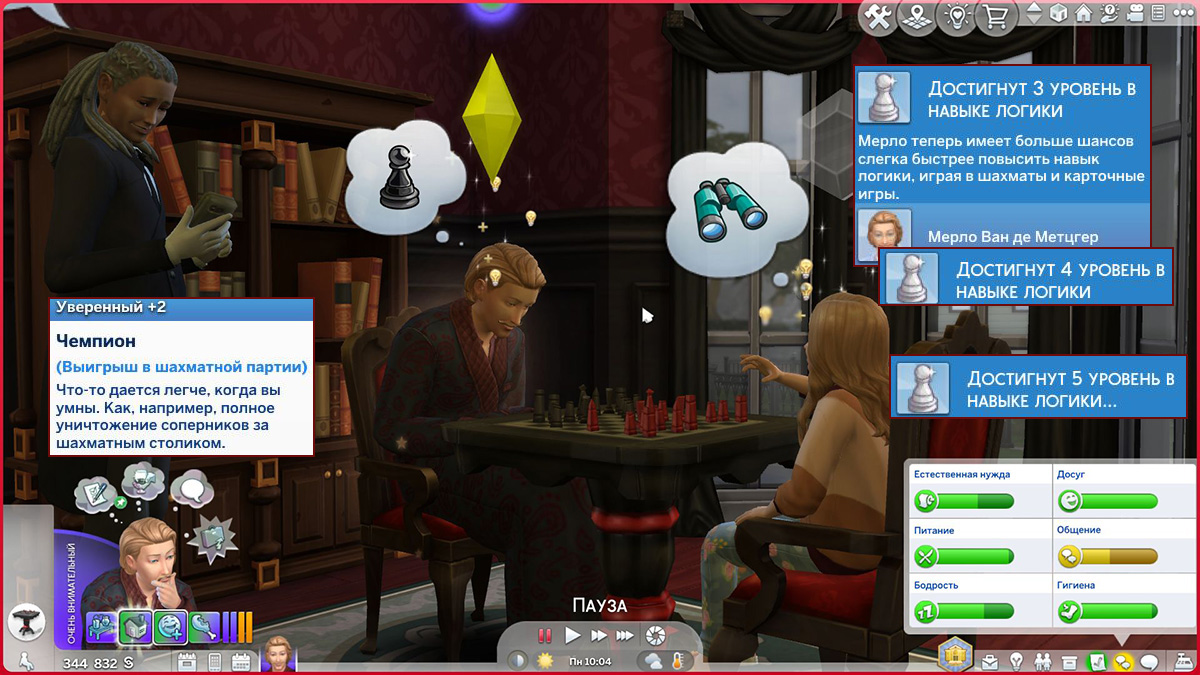1200x675 pixels.
Task: Open the world map pin button
Action: (917, 18)
